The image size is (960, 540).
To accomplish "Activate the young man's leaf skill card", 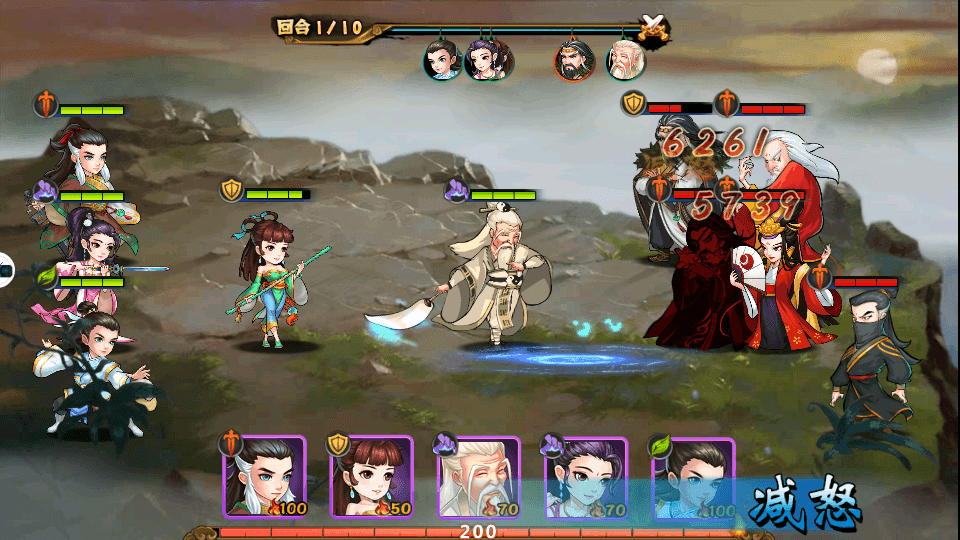I will [692, 477].
